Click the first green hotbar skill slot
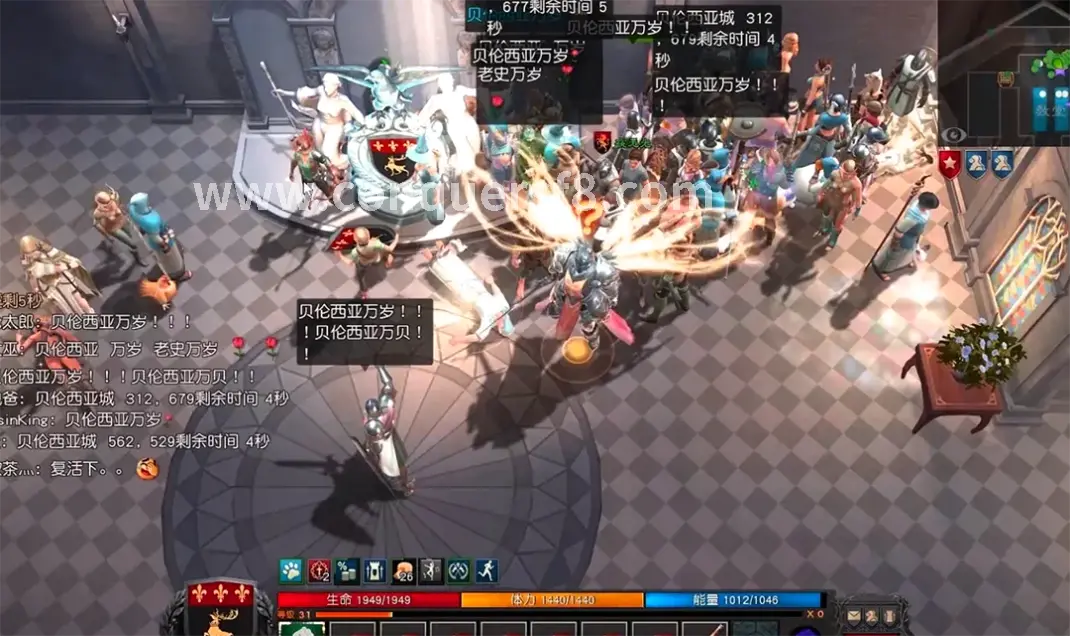The image size is (1070, 636). coord(301,629)
